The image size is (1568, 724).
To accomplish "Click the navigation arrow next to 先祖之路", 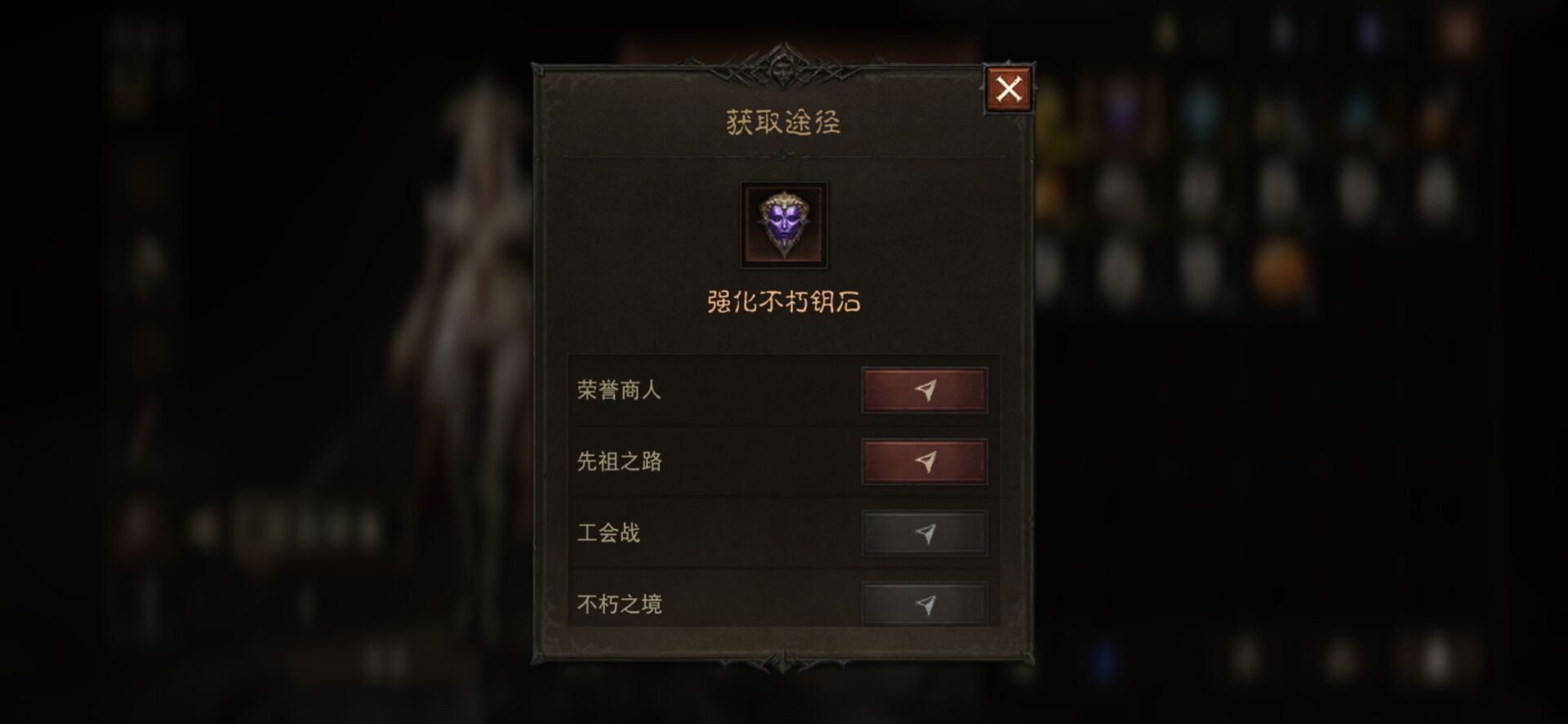I will [x=925, y=461].
